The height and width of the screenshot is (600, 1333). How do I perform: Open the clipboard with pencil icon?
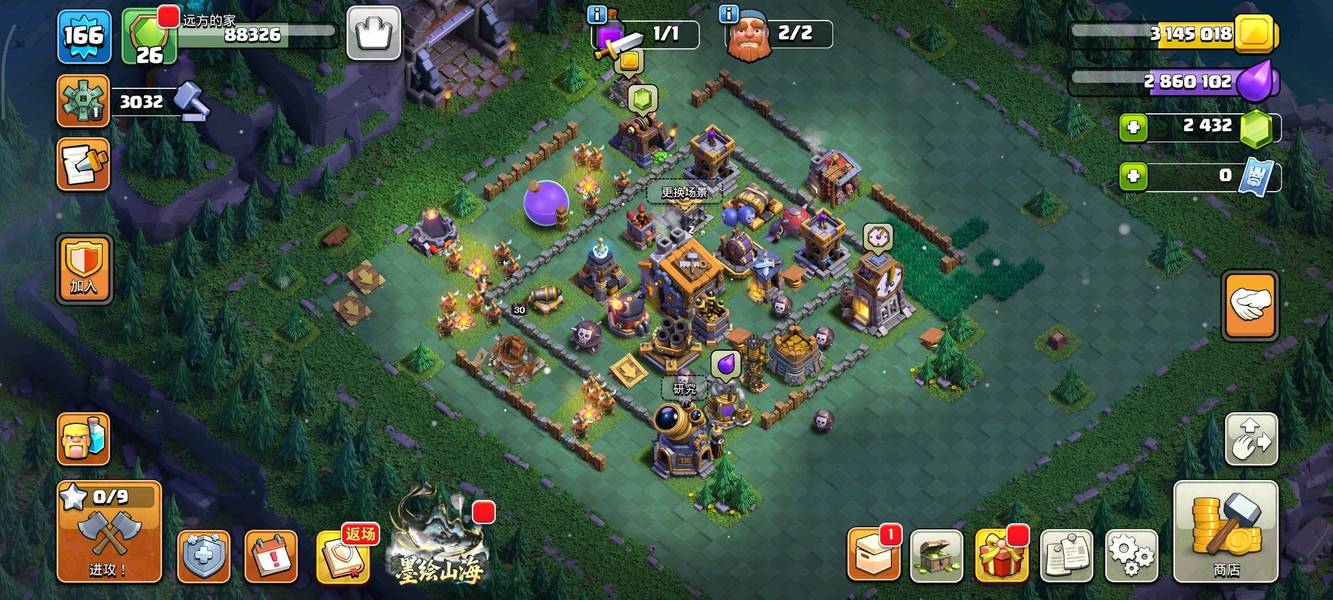tap(83, 163)
